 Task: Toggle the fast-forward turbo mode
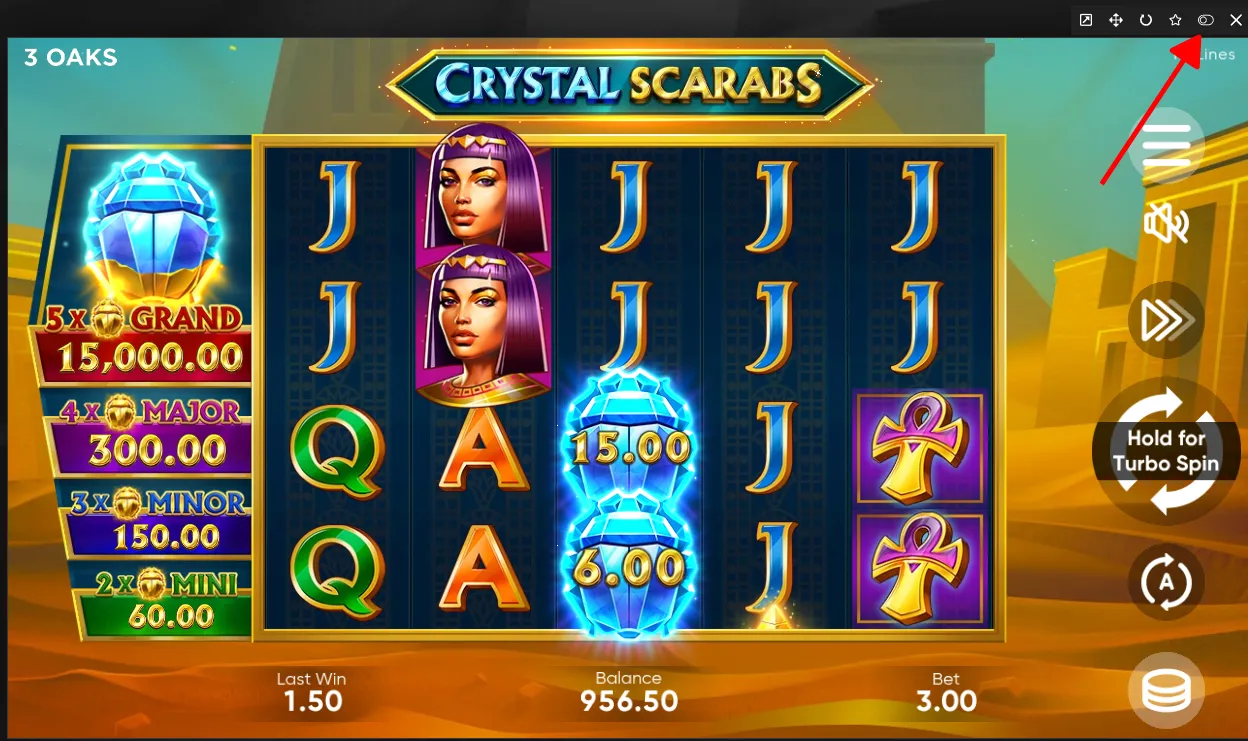(x=1166, y=320)
